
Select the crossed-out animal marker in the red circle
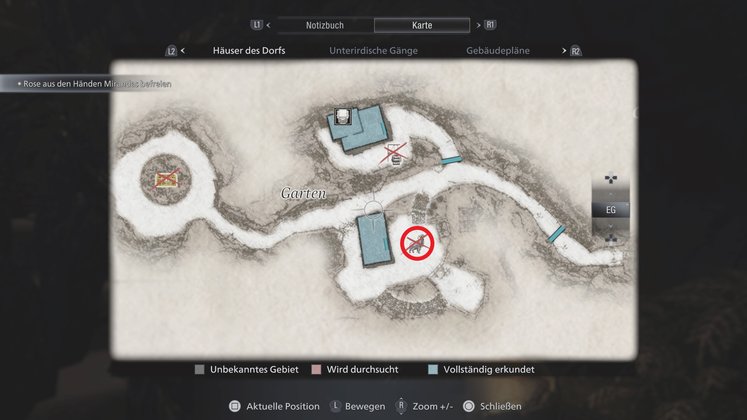click(416, 243)
